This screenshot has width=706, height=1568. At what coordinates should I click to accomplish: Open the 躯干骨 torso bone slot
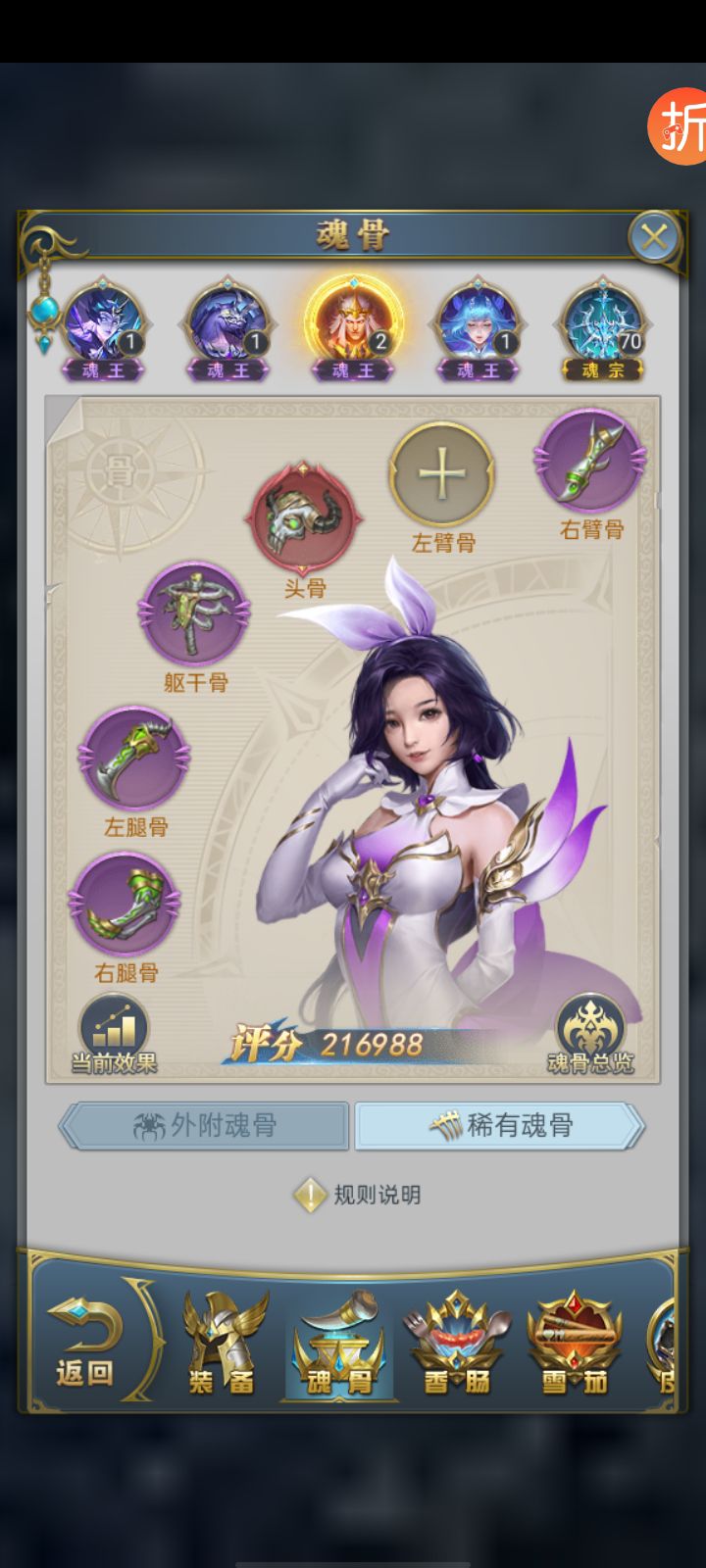coord(194,613)
